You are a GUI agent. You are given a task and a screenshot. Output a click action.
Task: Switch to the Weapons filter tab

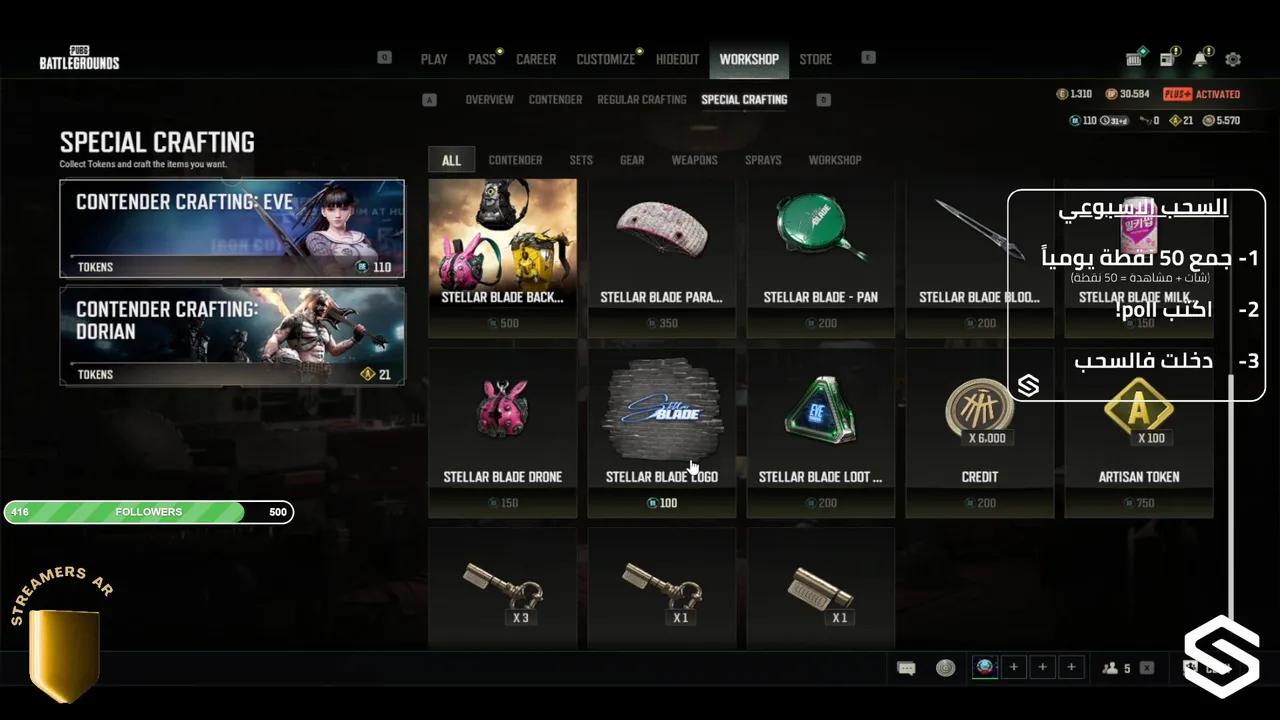[x=694, y=160]
